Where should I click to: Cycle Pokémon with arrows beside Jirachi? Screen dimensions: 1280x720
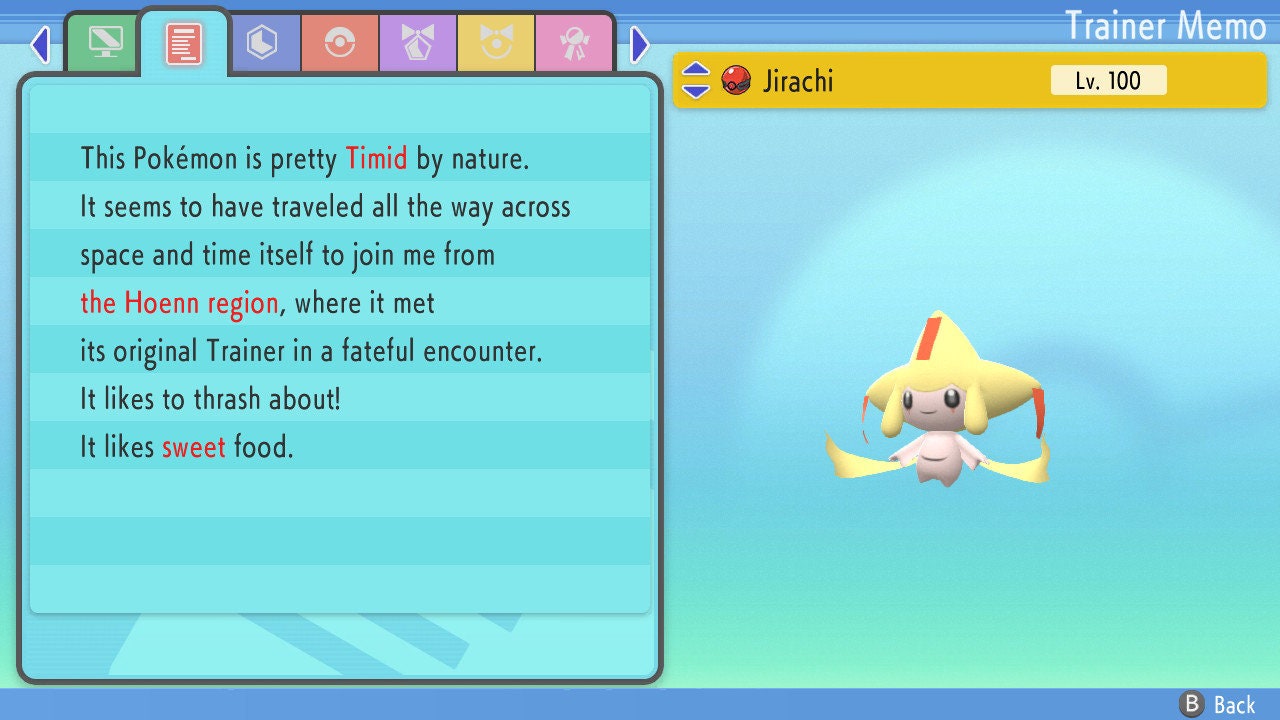pyautogui.click(x=696, y=80)
